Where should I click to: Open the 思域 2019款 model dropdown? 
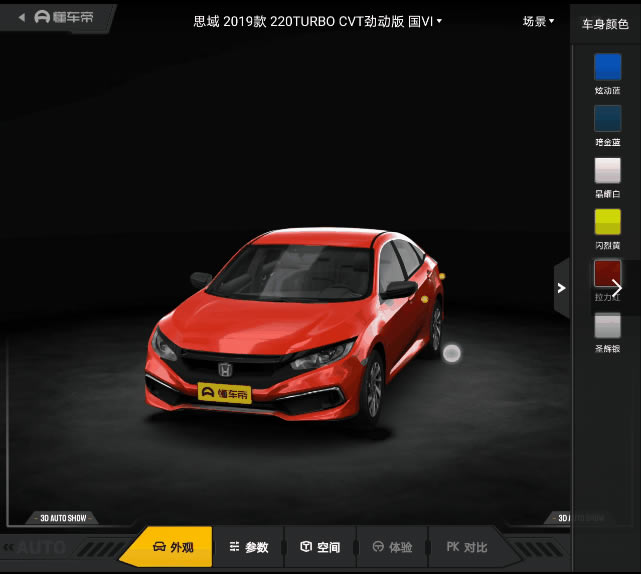point(318,21)
